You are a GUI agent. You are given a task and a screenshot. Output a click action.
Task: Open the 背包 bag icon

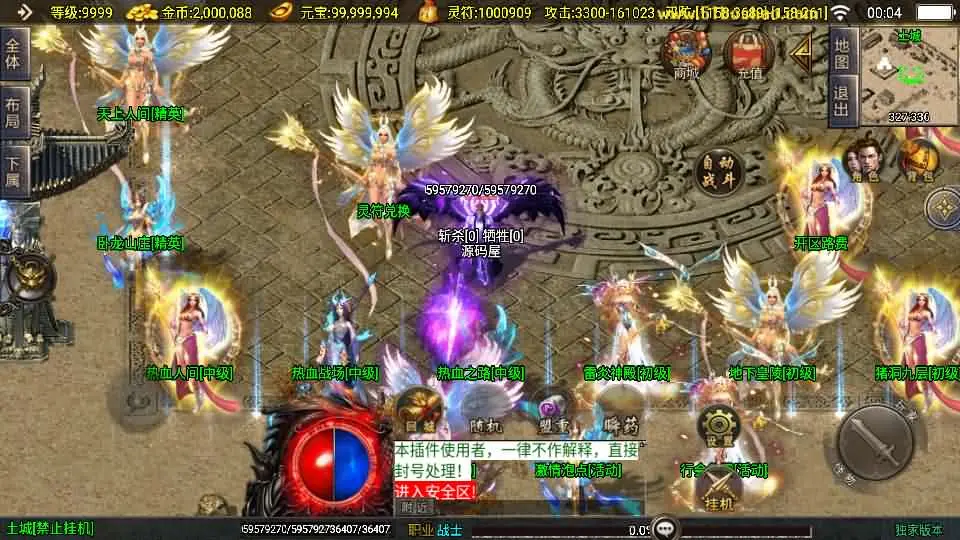pos(916,160)
